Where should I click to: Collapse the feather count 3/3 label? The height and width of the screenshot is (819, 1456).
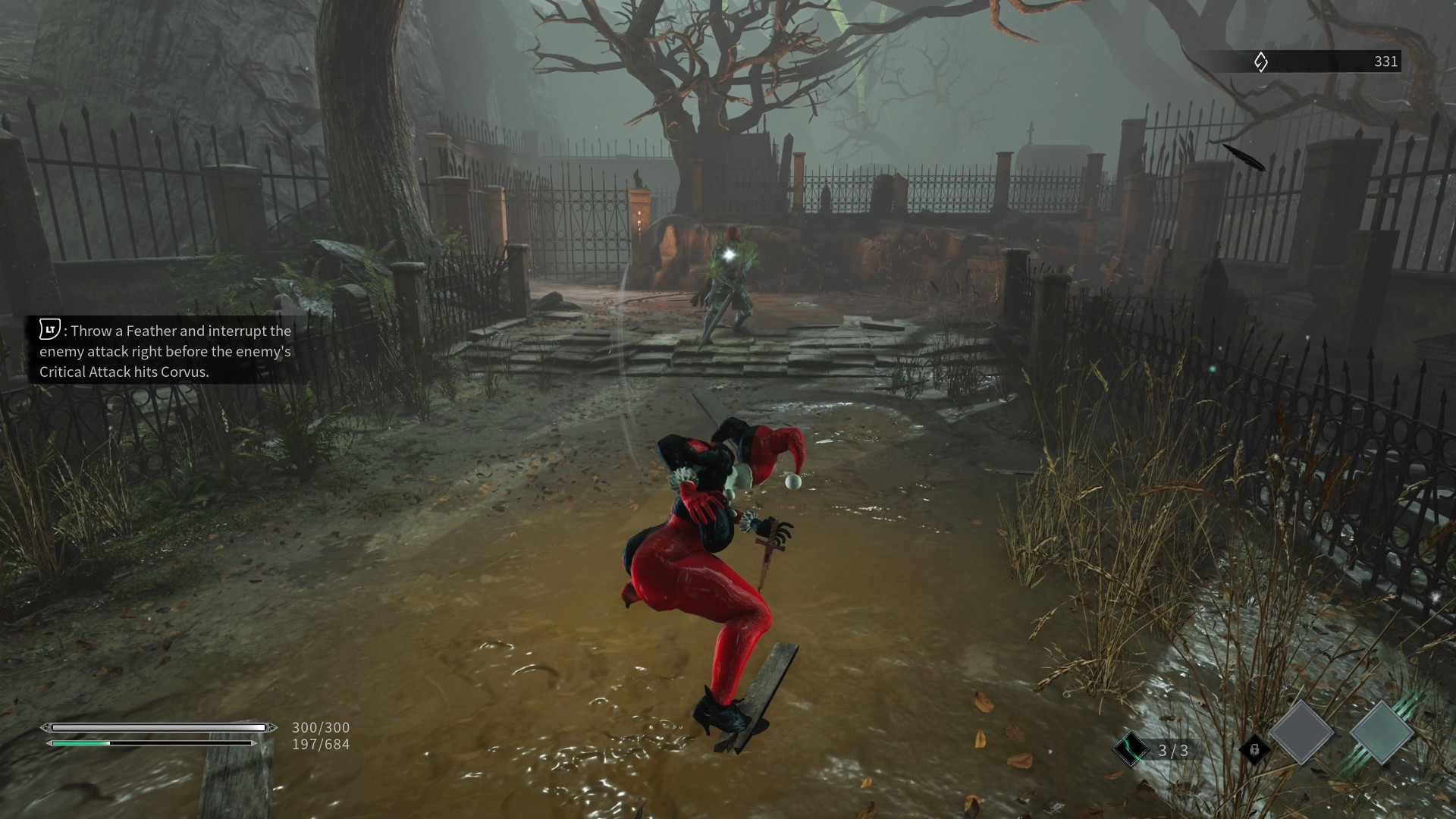[x=1173, y=749]
